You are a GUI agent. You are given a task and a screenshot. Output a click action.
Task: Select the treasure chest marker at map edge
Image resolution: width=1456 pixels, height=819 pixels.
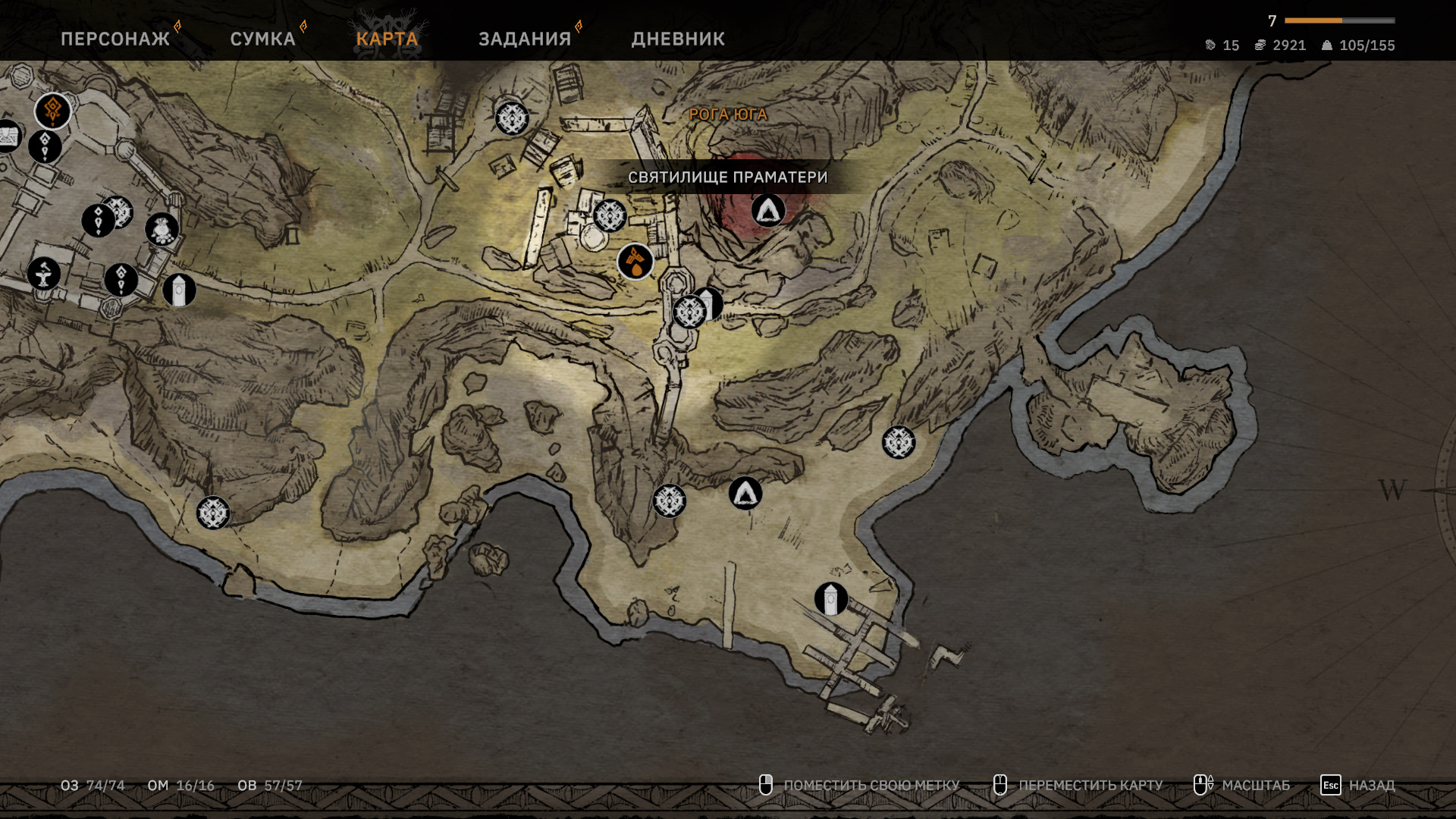tap(8, 136)
